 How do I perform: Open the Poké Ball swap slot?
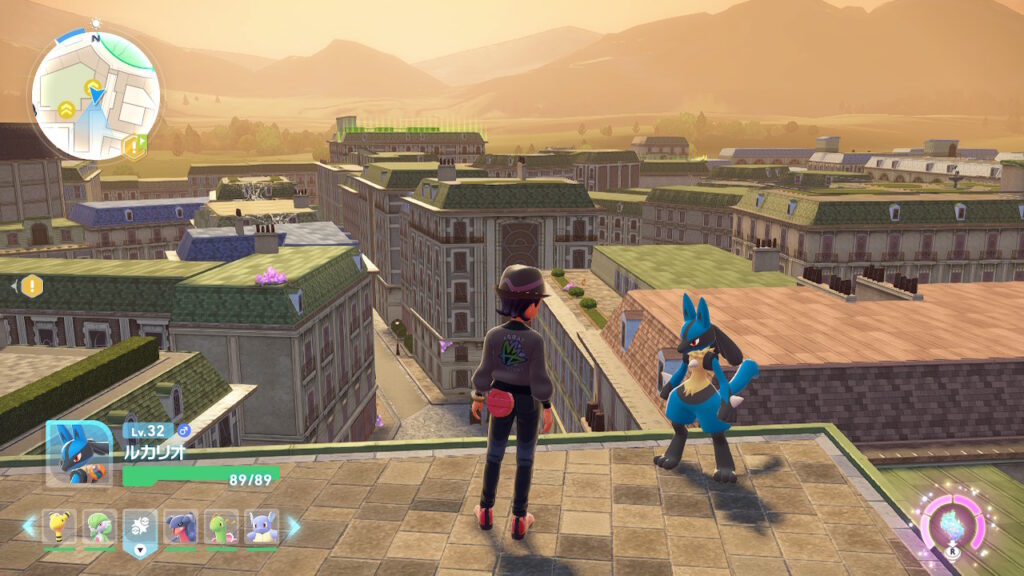click(140, 528)
